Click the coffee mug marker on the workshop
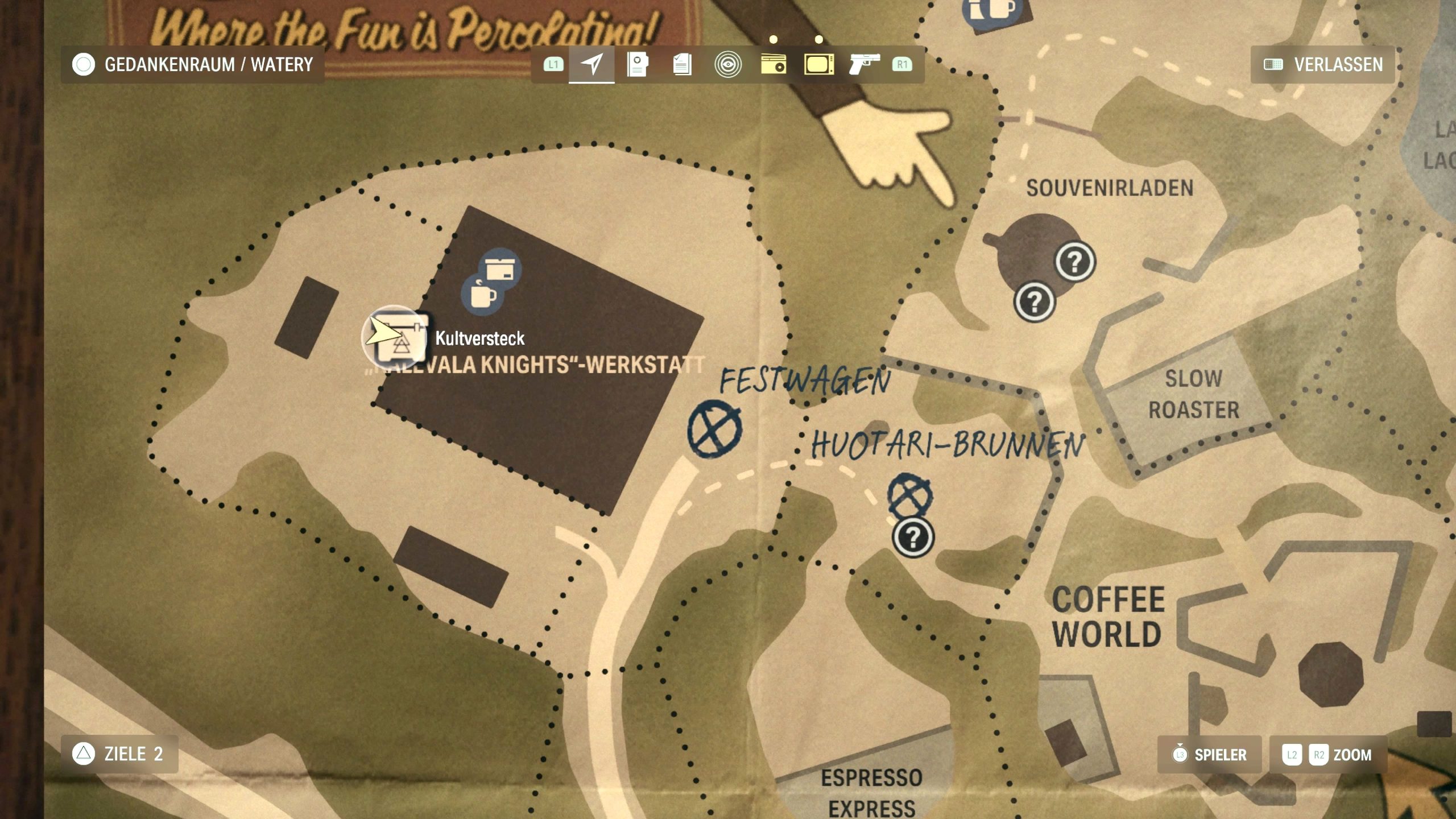1456x819 pixels. coord(482,294)
